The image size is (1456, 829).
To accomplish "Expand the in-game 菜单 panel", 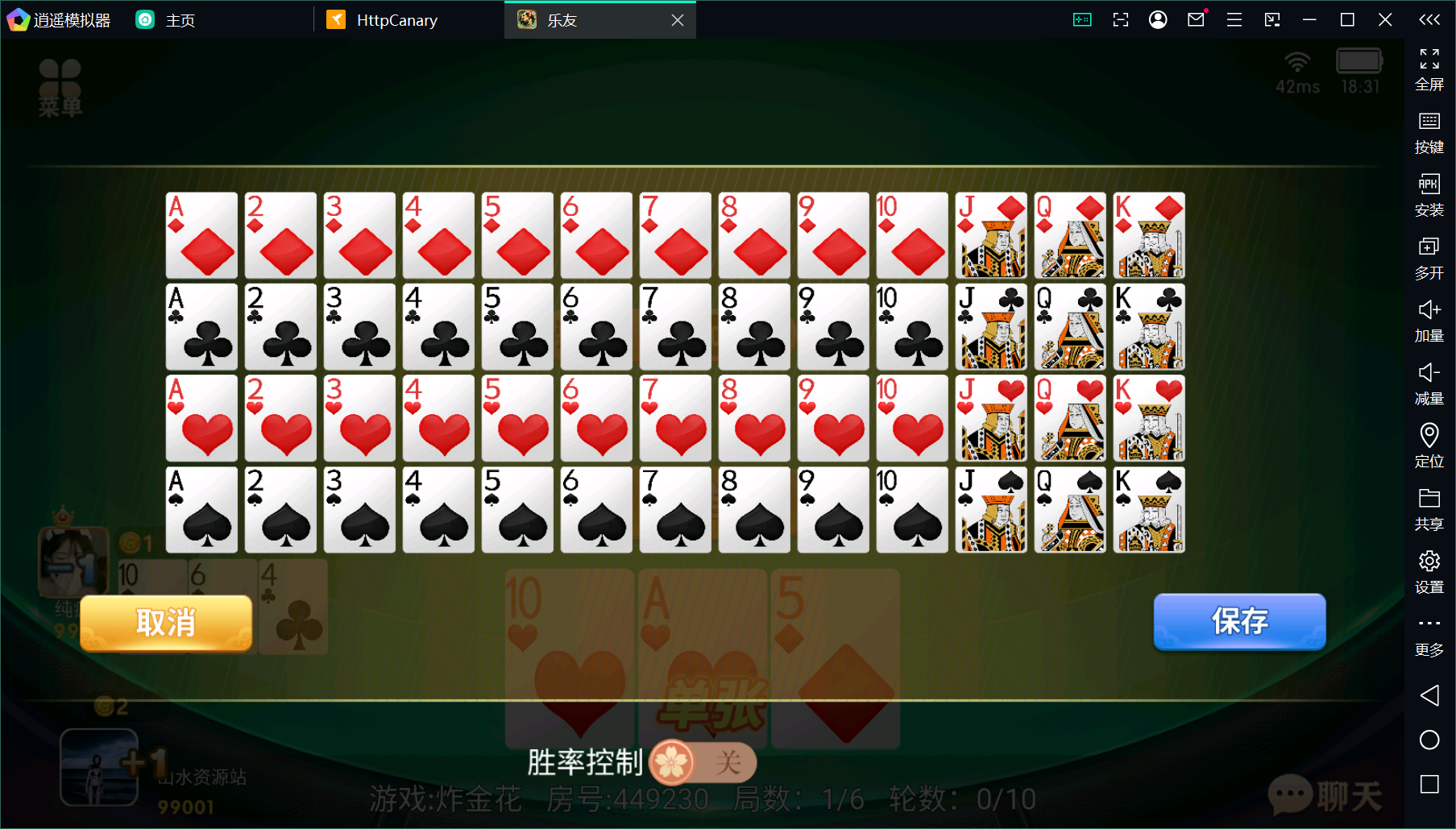I will [x=60, y=86].
